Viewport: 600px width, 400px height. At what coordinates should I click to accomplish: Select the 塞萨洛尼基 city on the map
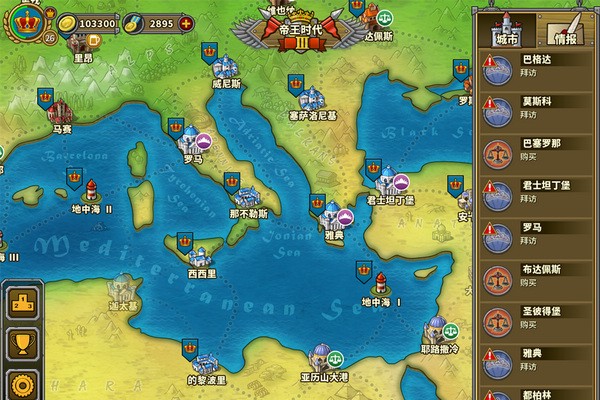(313, 98)
